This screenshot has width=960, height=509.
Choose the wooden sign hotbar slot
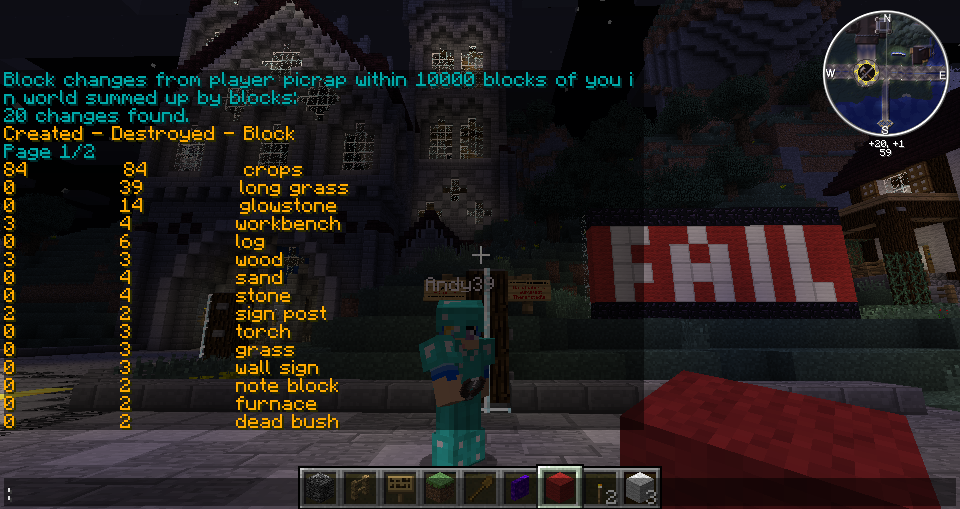399,488
